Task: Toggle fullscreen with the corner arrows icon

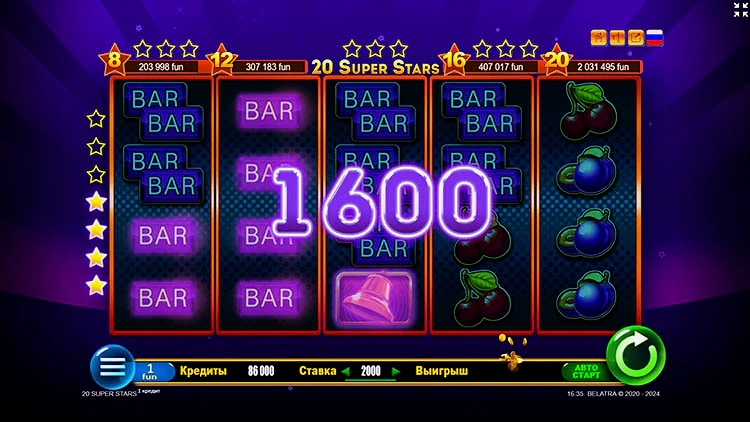Action: (739, 9)
